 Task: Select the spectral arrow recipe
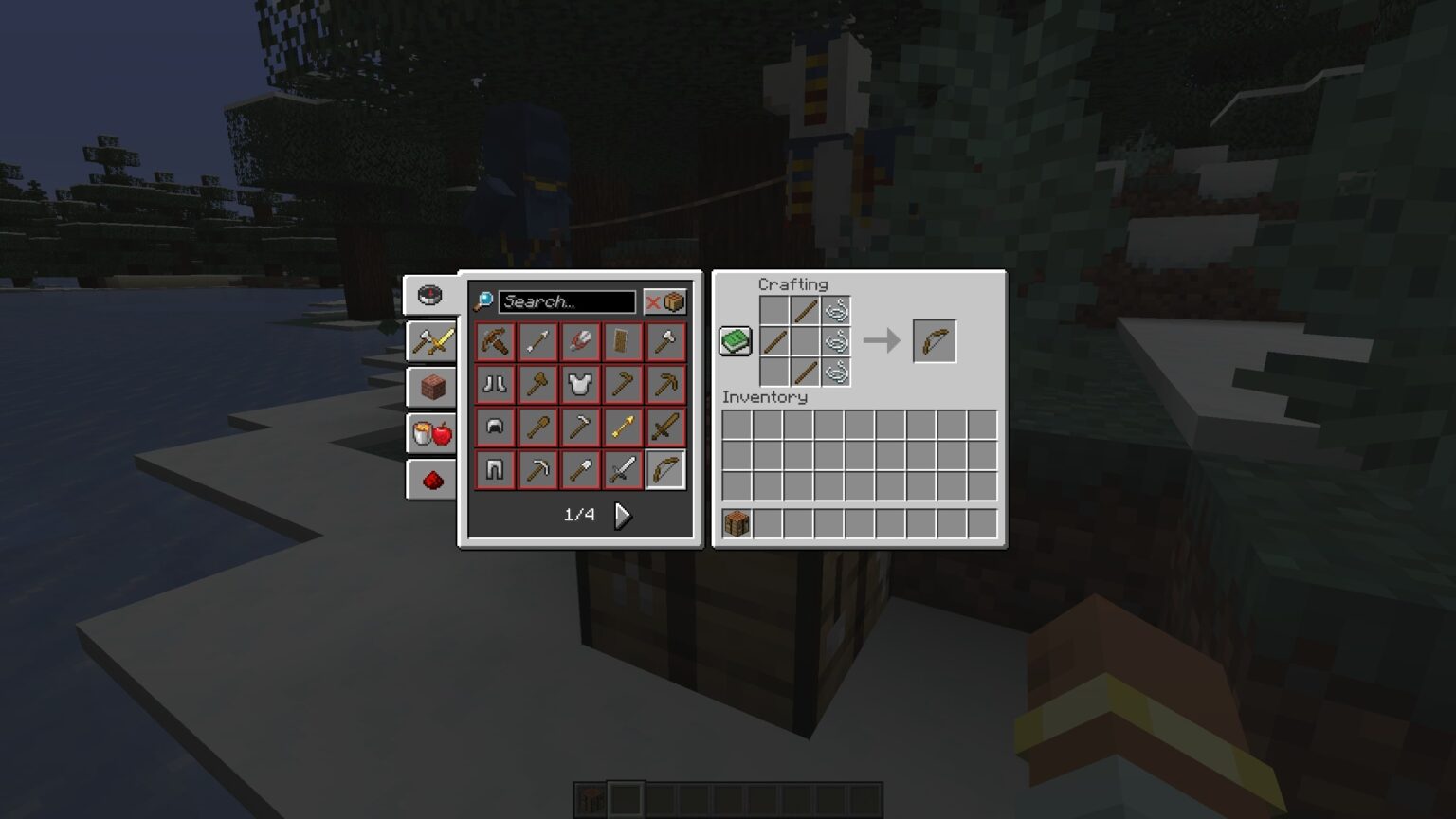623,427
